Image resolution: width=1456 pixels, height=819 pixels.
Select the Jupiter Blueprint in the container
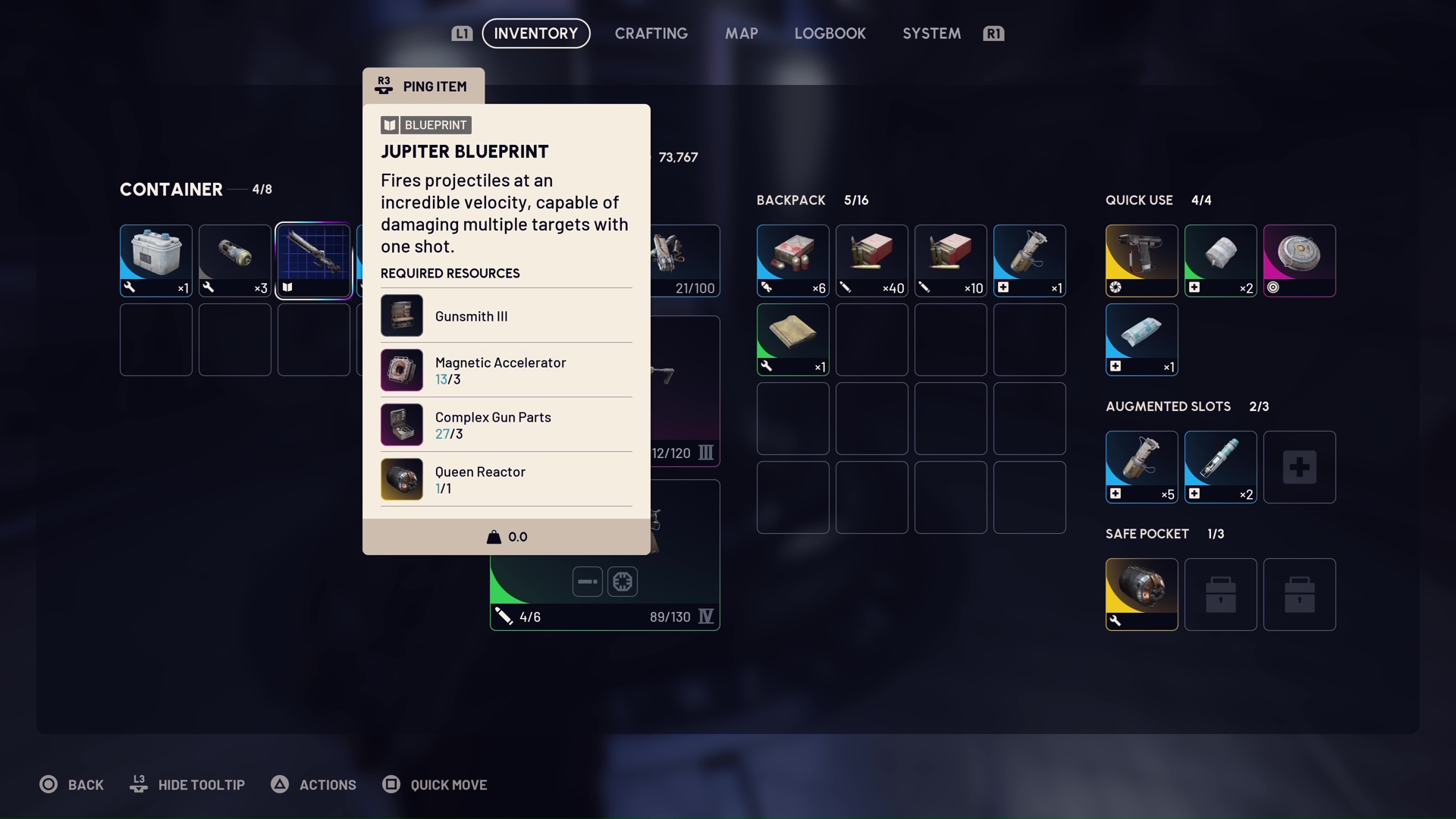[313, 260]
